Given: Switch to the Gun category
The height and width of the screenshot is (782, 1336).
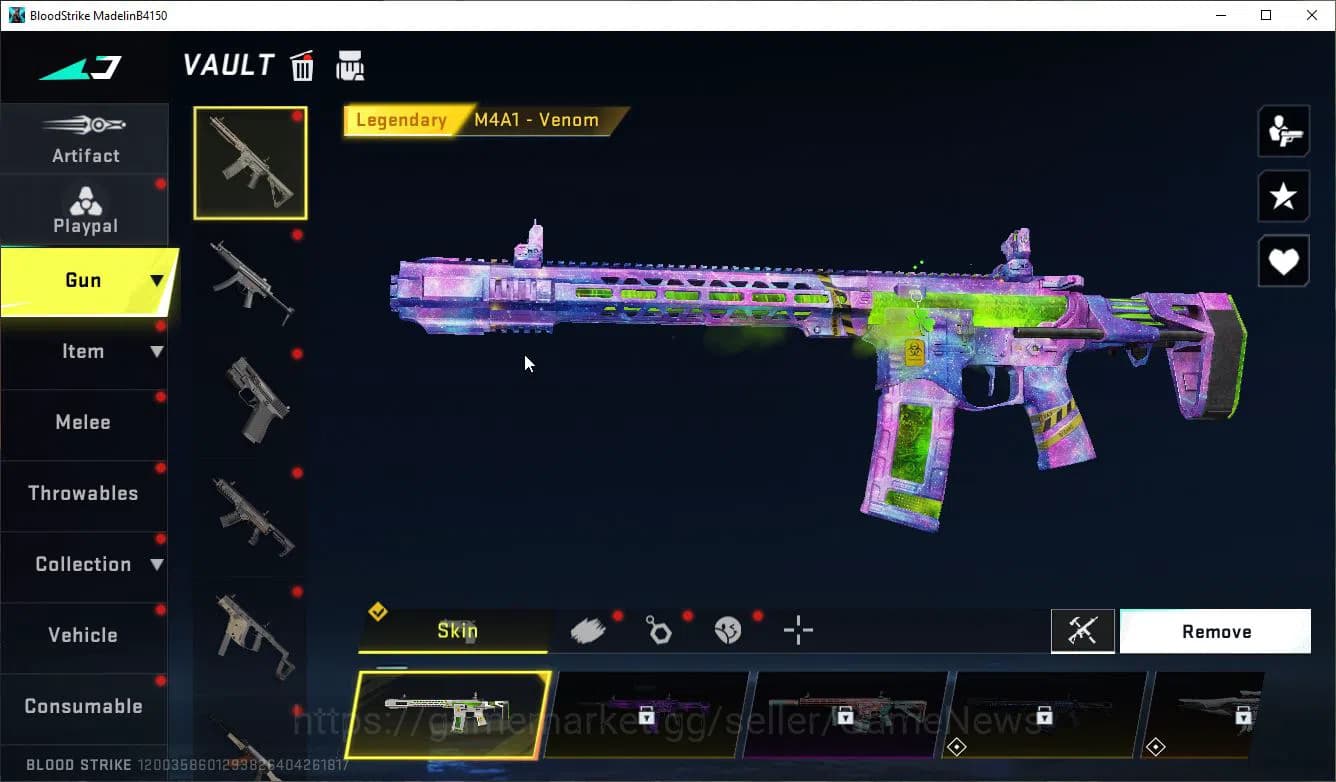Looking at the screenshot, I should 85,281.
